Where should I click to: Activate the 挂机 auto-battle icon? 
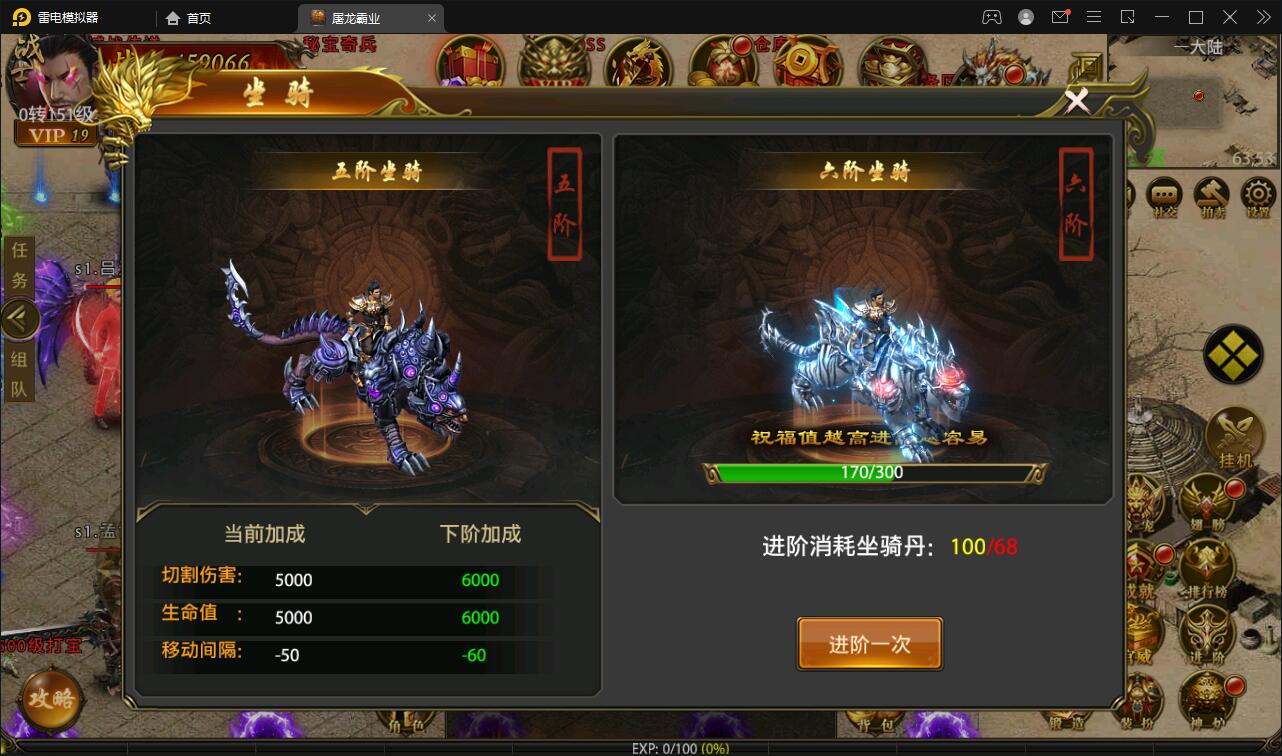pyautogui.click(x=1235, y=434)
